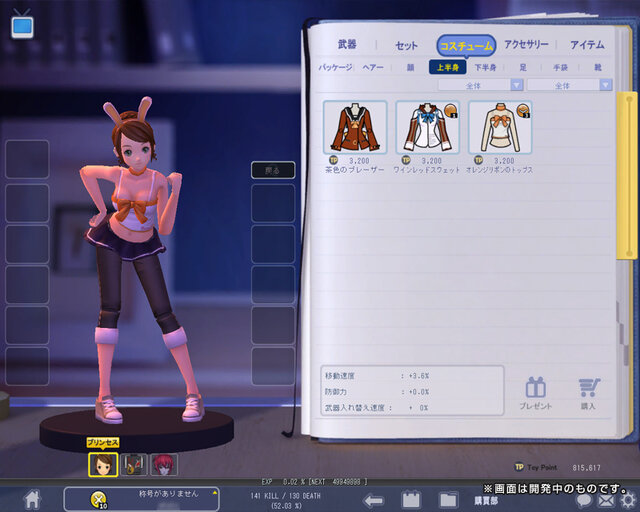Screen dimensions: 640x512
Task: Switch to the 武器 (Weapons) tab
Action: (347, 45)
